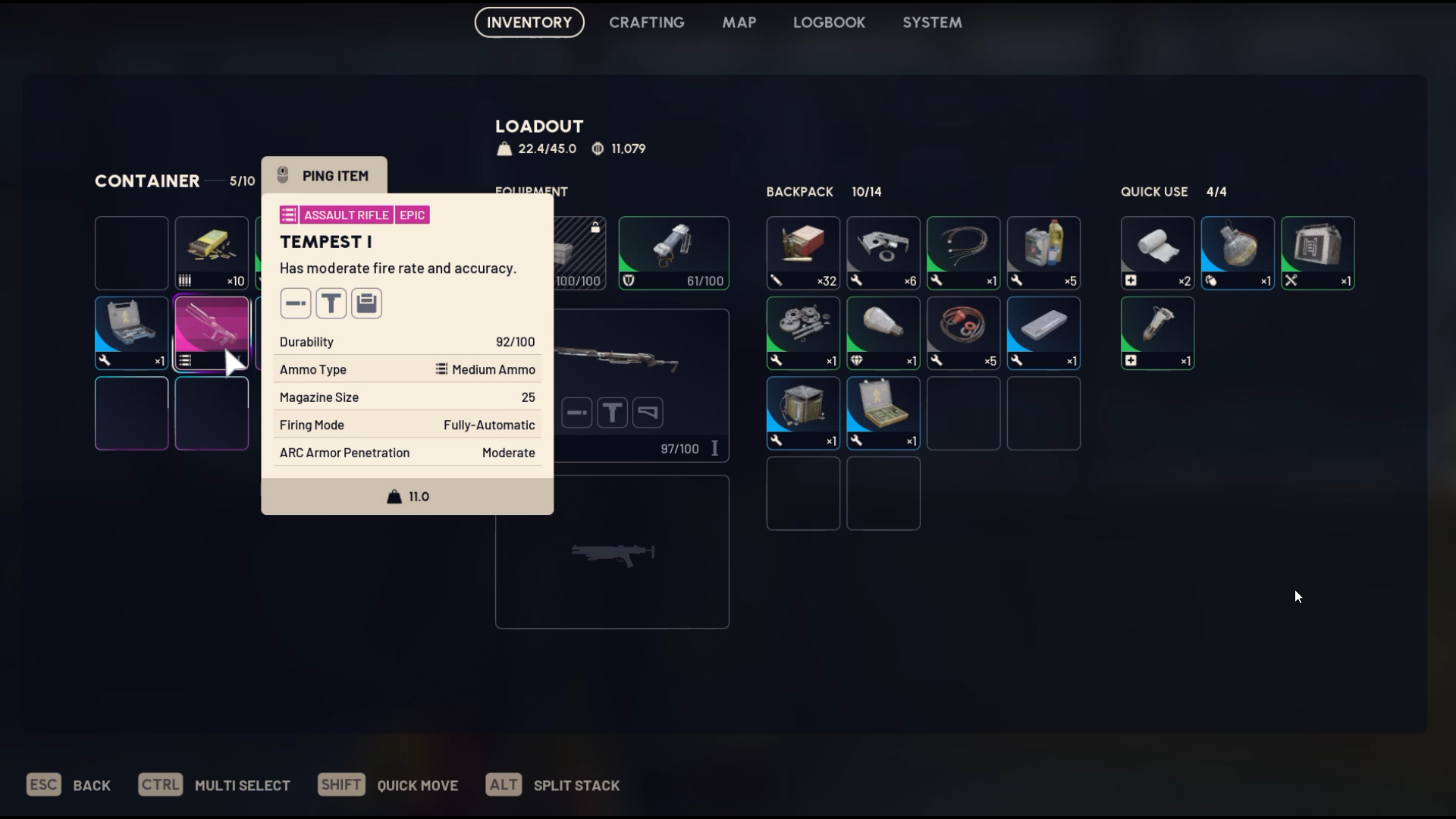This screenshot has height=819, width=1456.
Task: Select the Inventory tab
Action: point(529,23)
